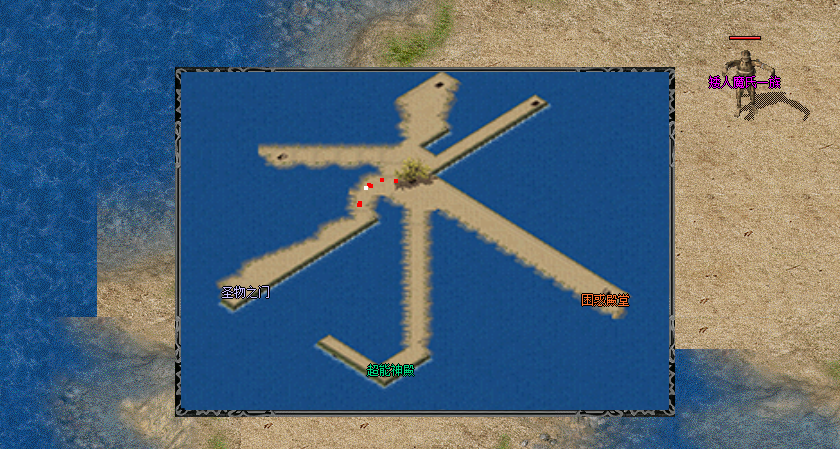Viewport: 840px width, 449px height.
Task: Select the 圣物之门 map label
Action: click(245, 293)
